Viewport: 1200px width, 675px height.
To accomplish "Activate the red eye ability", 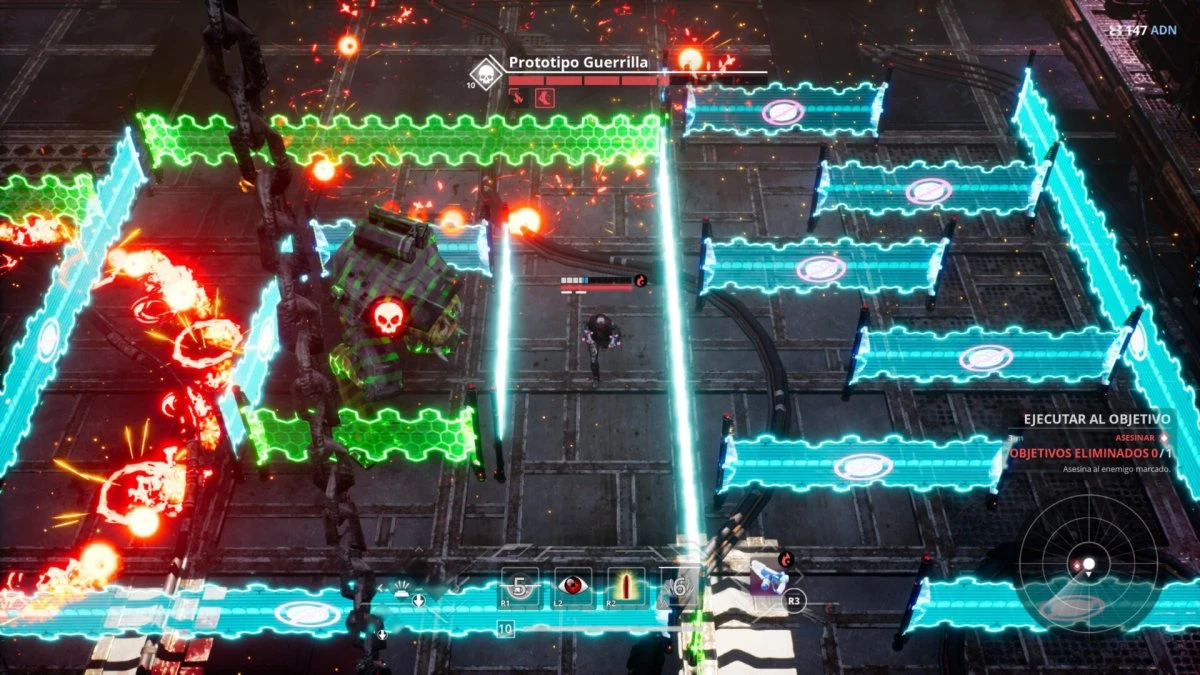I will (573, 586).
